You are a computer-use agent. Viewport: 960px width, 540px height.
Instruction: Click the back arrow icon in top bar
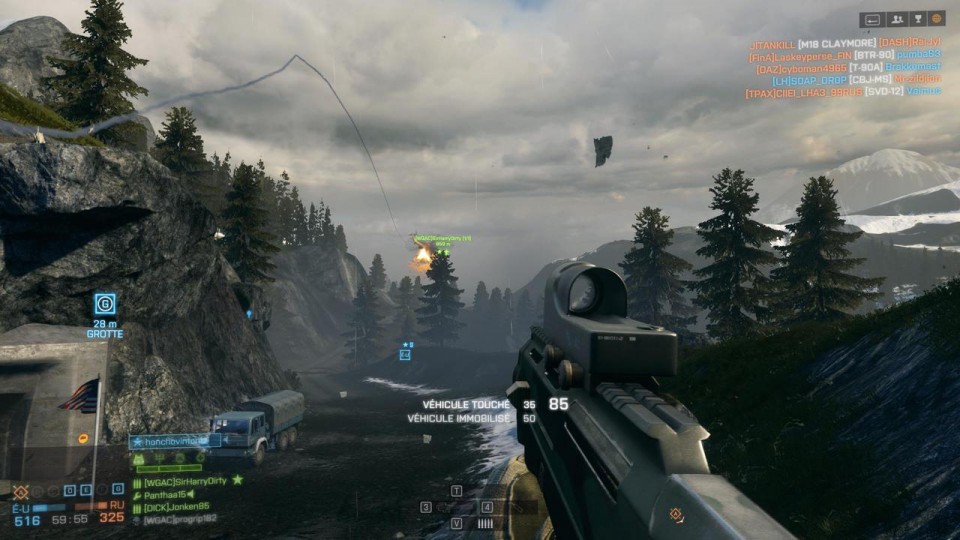point(872,18)
